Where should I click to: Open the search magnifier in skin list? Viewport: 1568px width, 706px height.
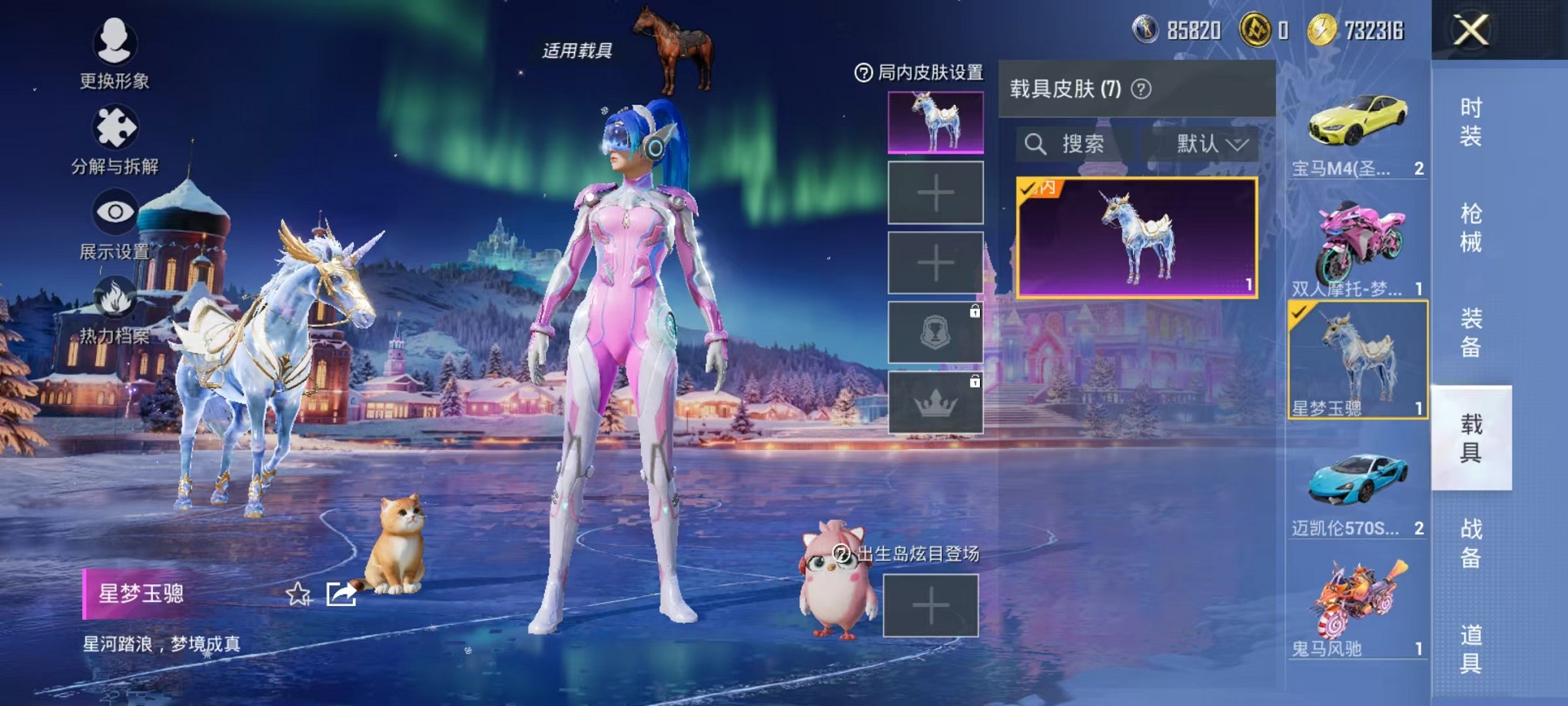click(x=1035, y=145)
